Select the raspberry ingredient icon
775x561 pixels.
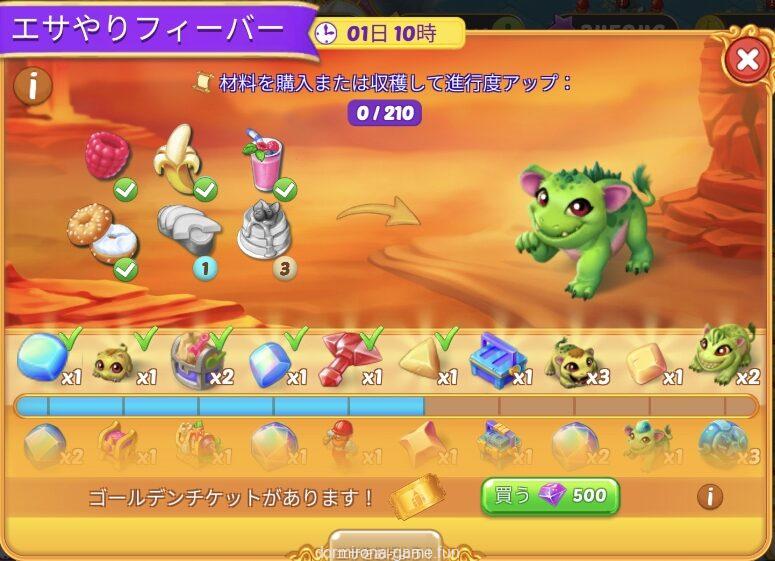pos(108,157)
